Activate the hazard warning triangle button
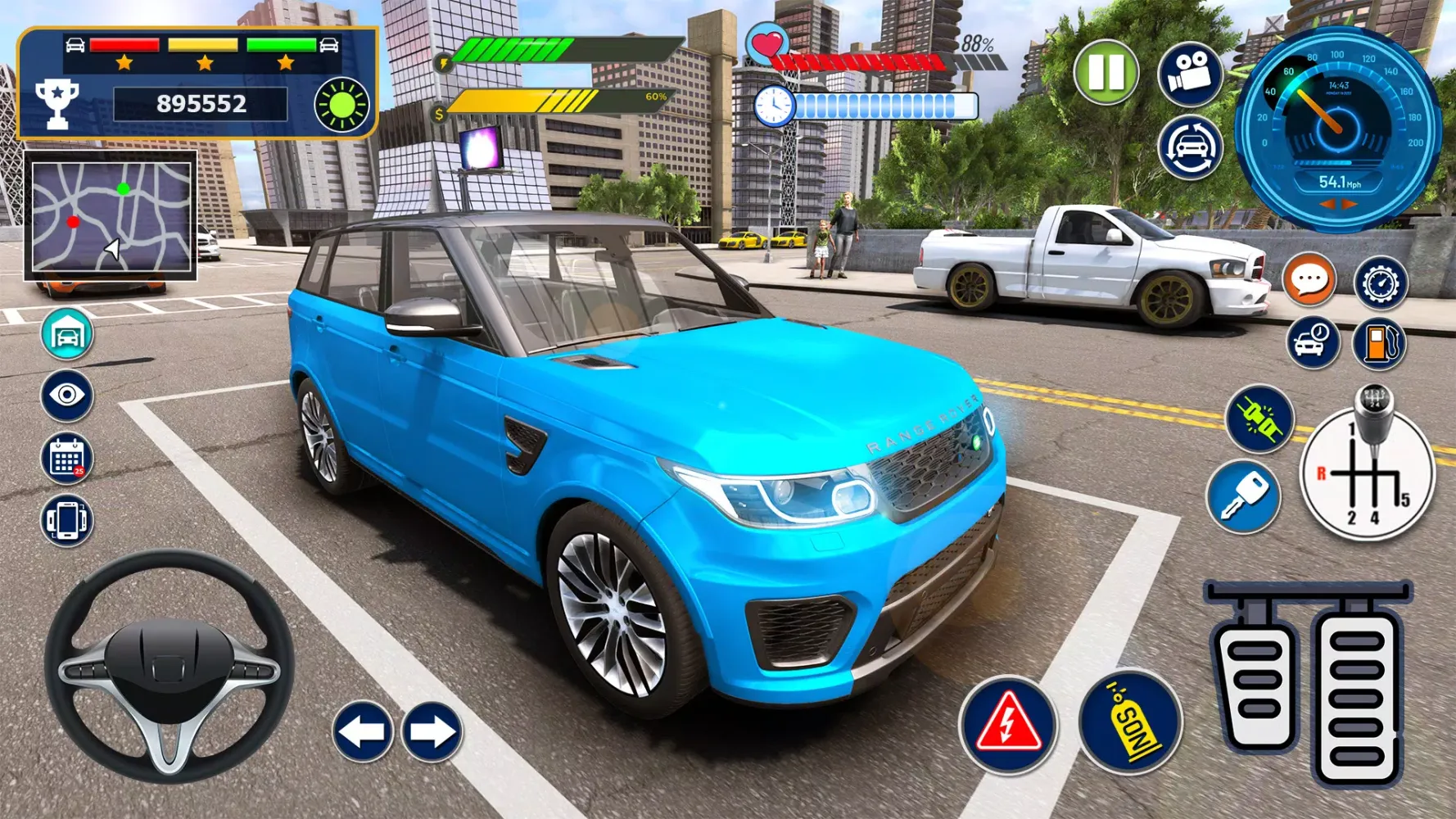This screenshot has height=819, width=1456. click(x=1007, y=724)
